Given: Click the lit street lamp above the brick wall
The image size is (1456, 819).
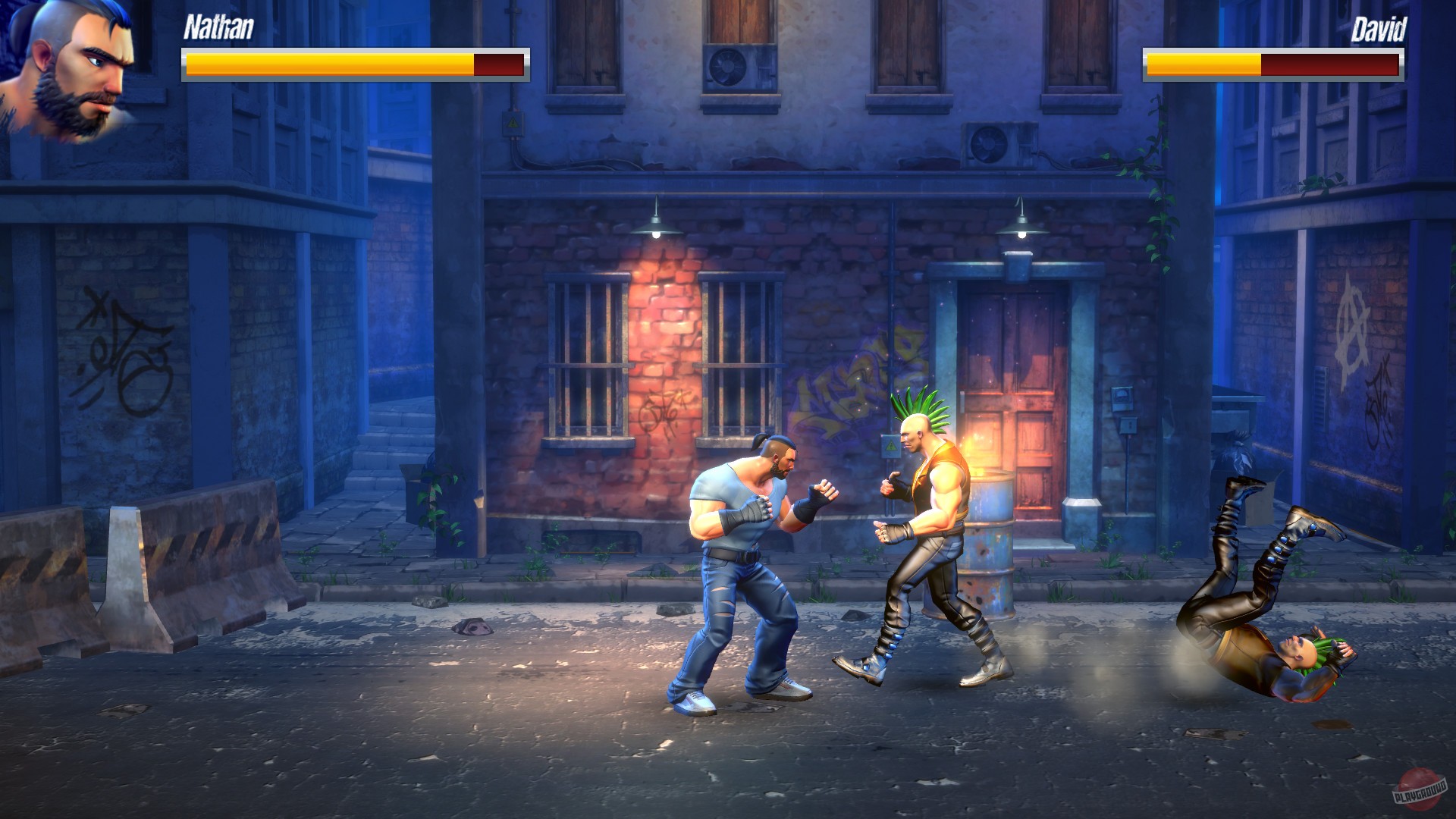Looking at the screenshot, I should pyautogui.click(x=657, y=227).
